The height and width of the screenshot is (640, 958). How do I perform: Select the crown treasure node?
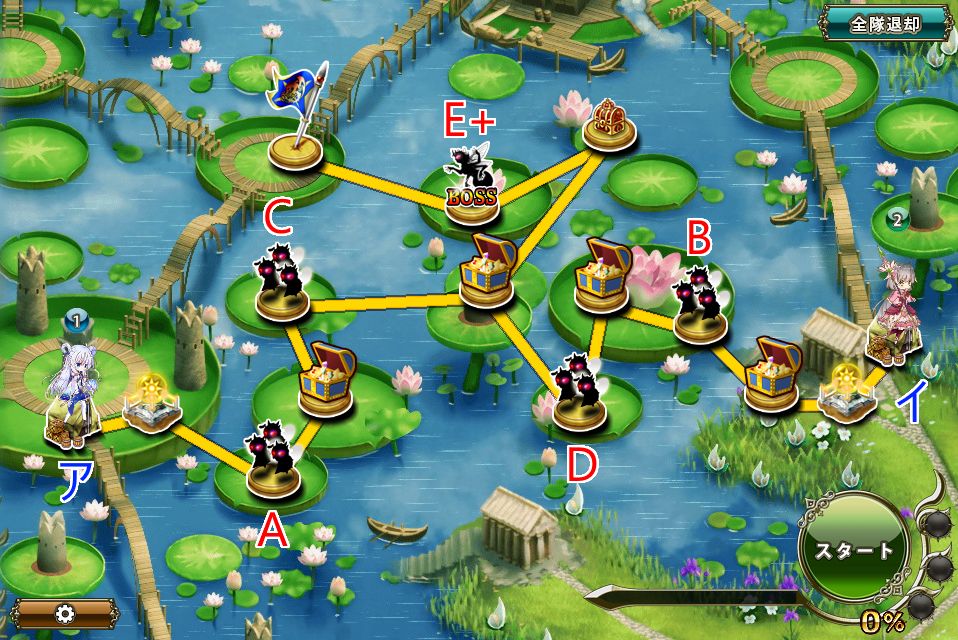[608, 127]
